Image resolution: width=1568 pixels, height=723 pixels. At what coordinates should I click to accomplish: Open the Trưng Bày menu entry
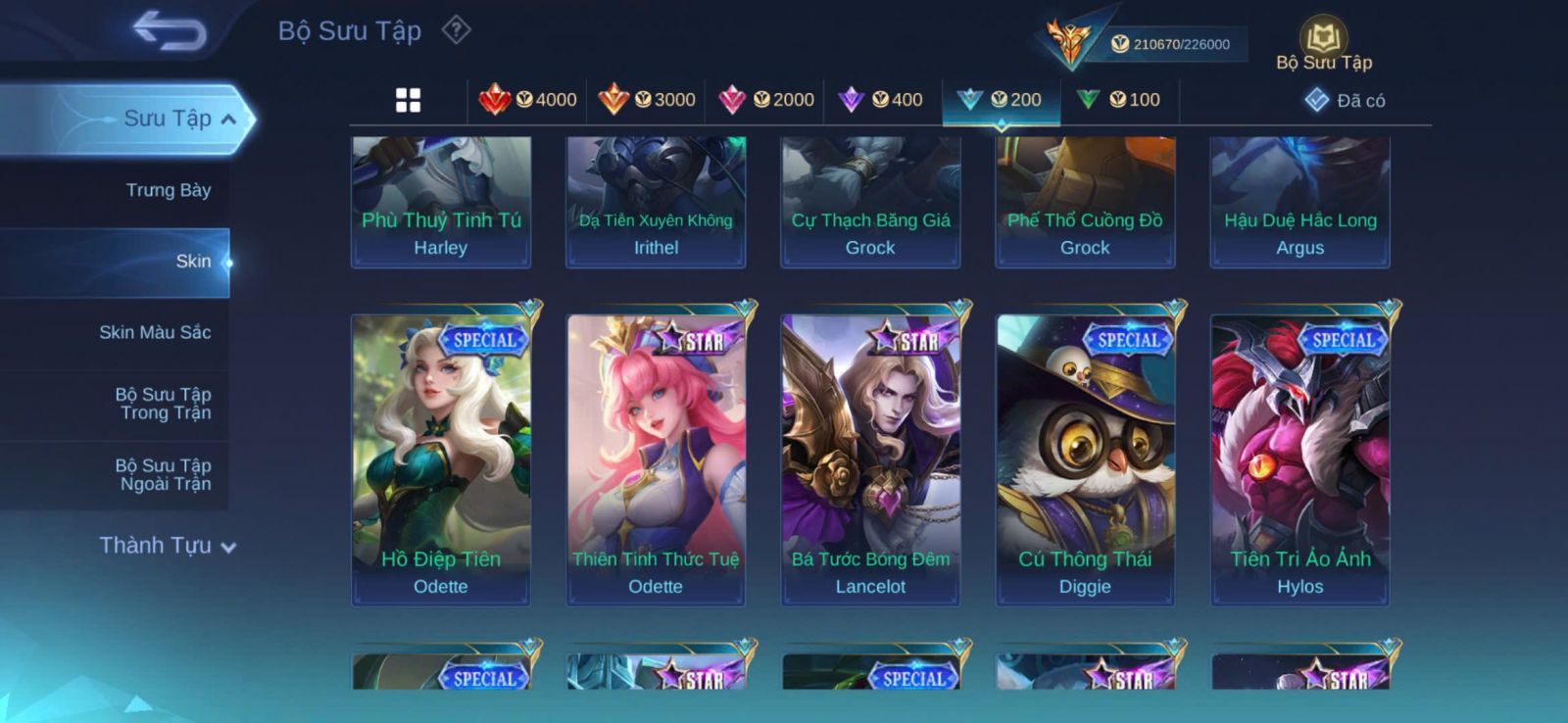coord(168,190)
